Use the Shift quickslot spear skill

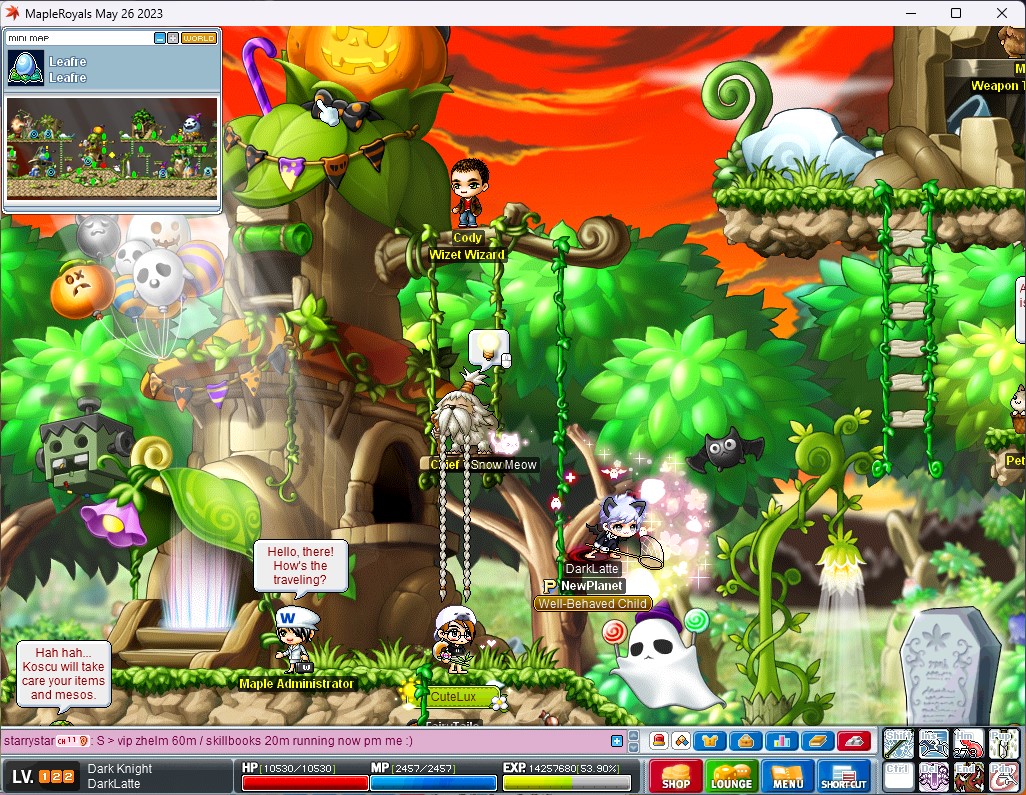(x=898, y=743)
